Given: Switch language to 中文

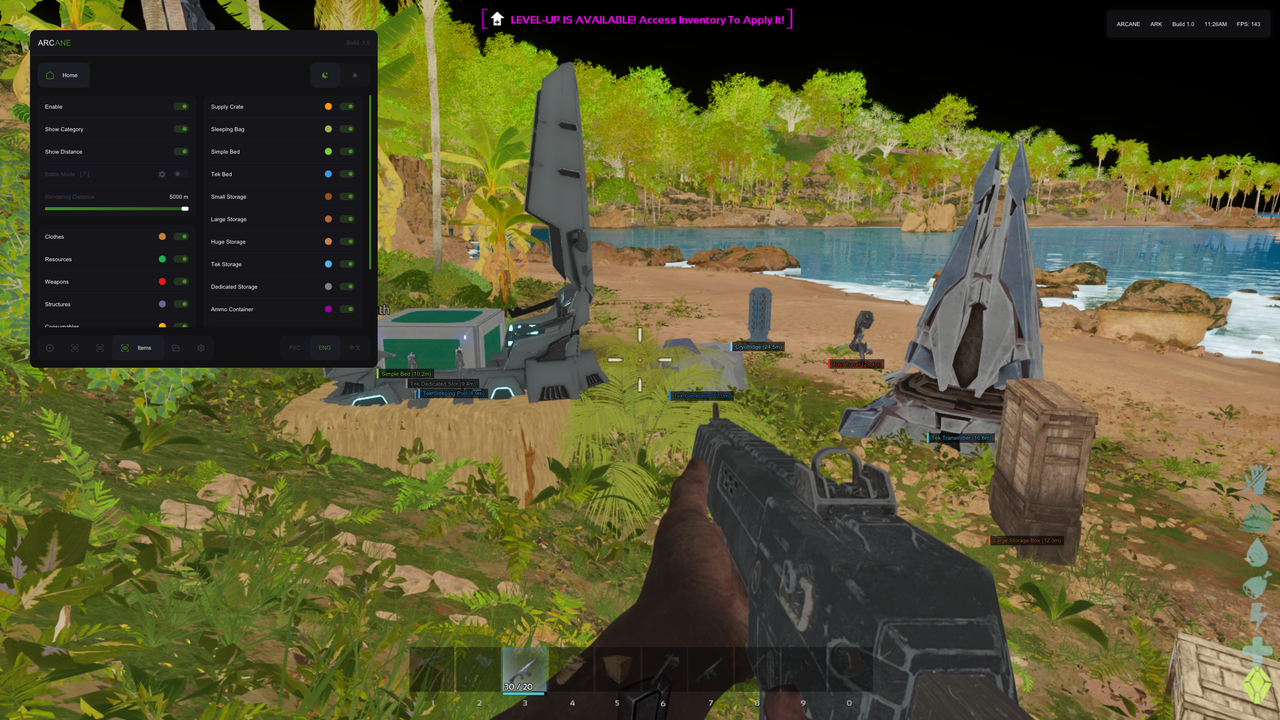Looking at the screenshot, I should click(355, 348).
